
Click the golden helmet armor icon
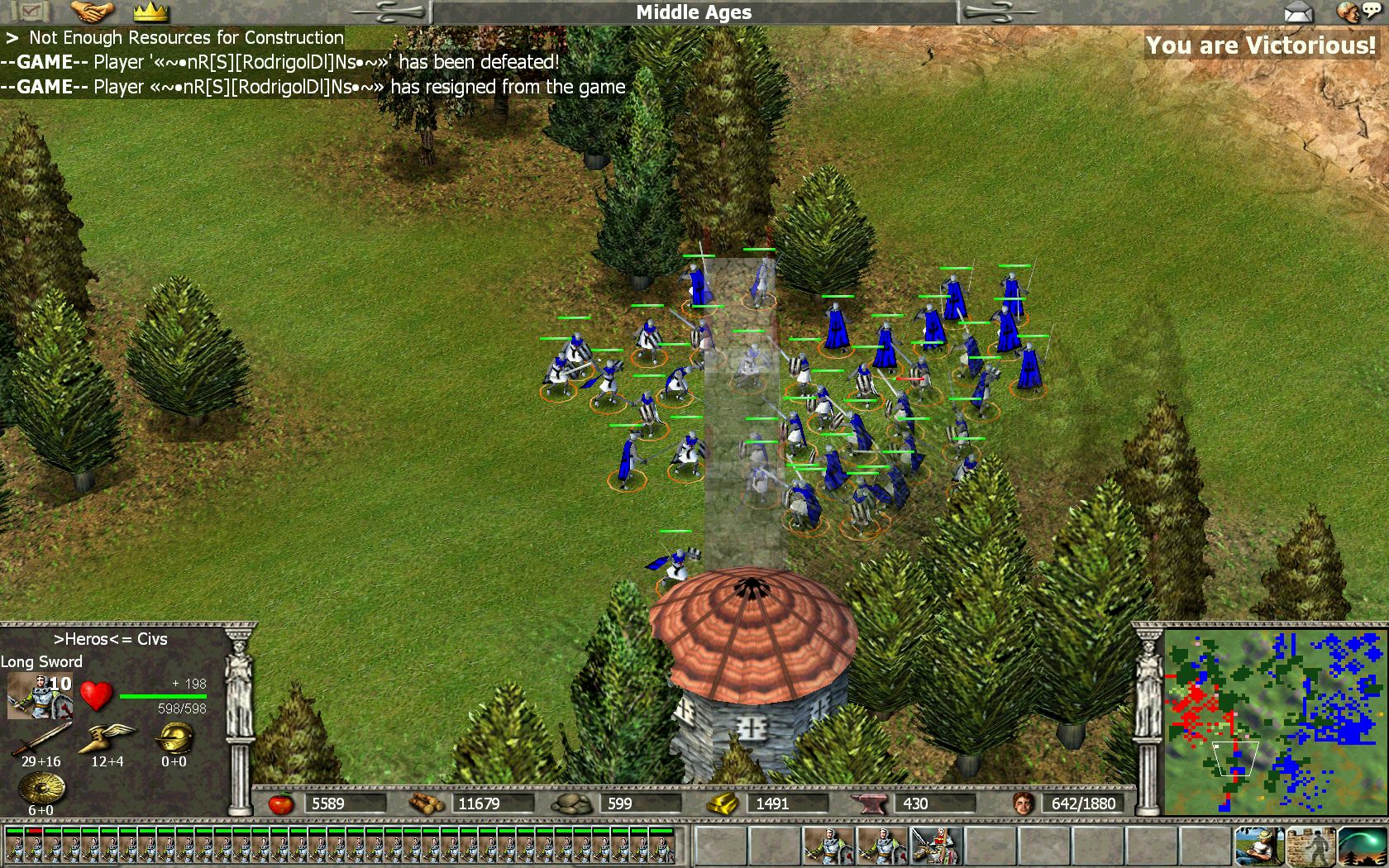174,737
